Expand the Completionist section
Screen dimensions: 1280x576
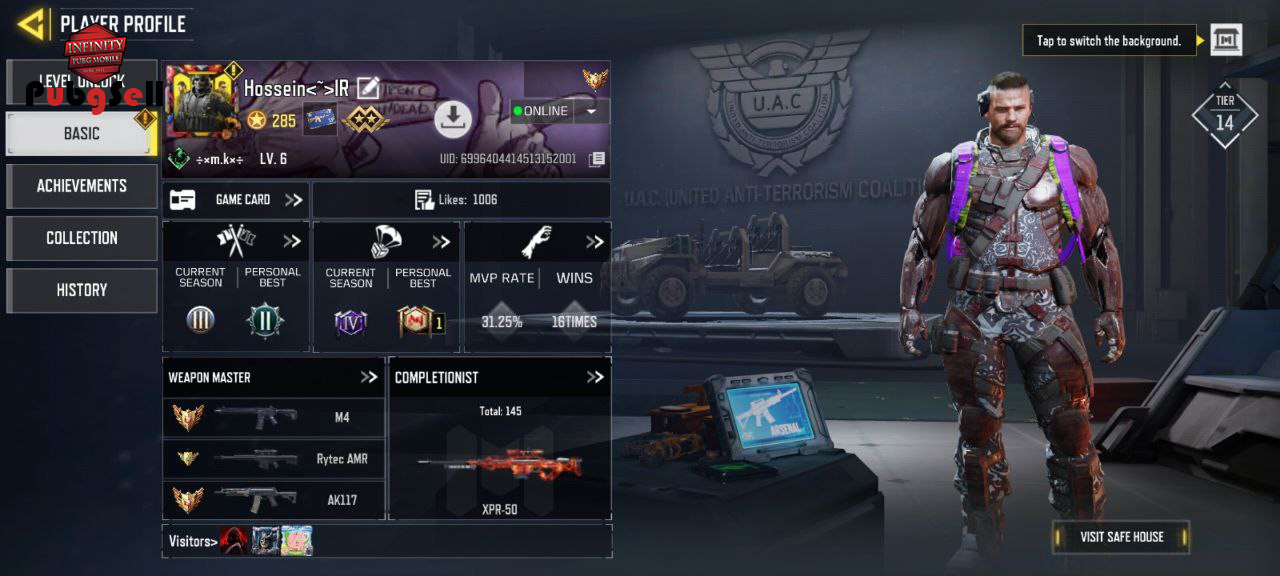click(x=595, y=377)
